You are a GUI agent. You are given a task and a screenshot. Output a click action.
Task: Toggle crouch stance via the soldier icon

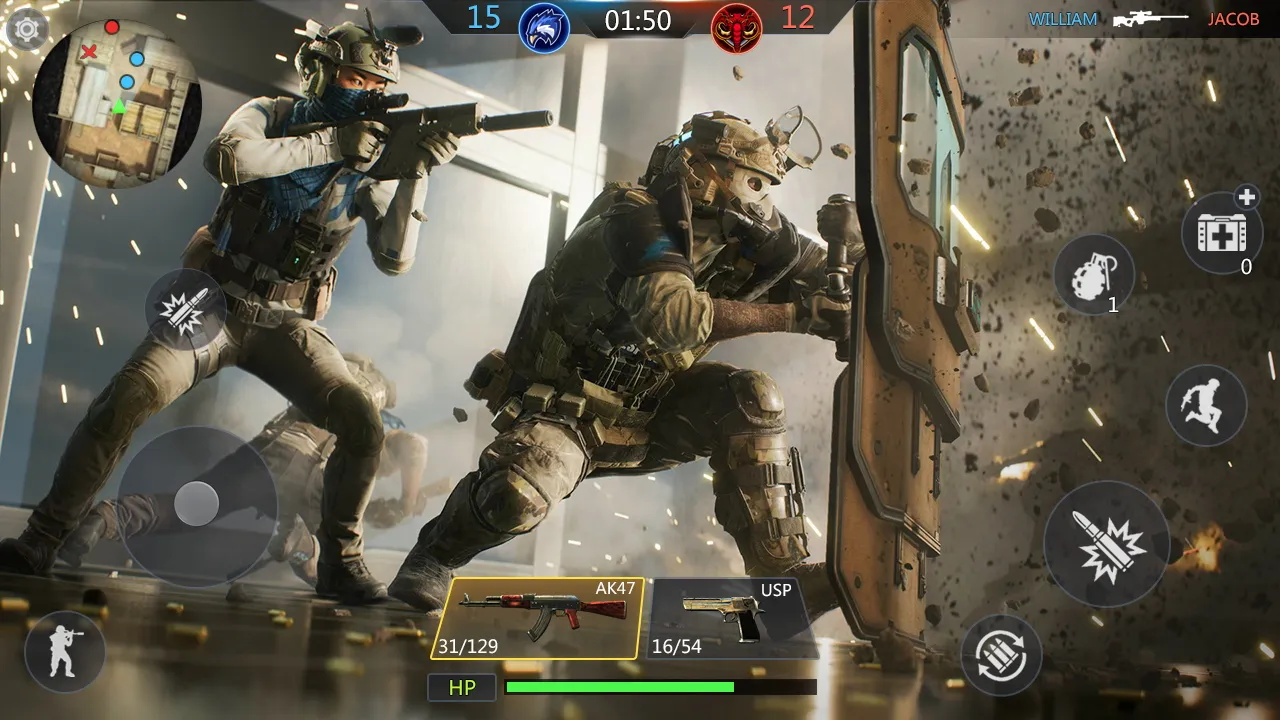63,652
